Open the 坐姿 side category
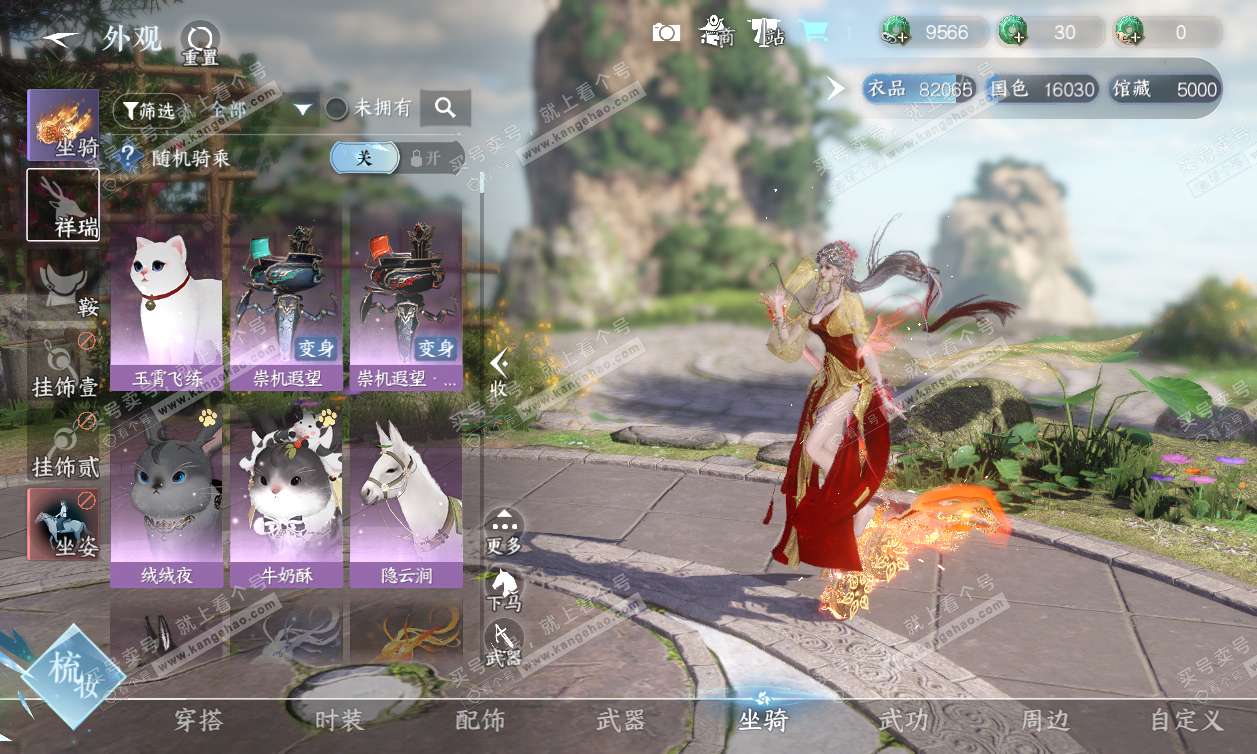This screenshot has height=754, width=1257. pyautogui.click(x=63, y=523)
